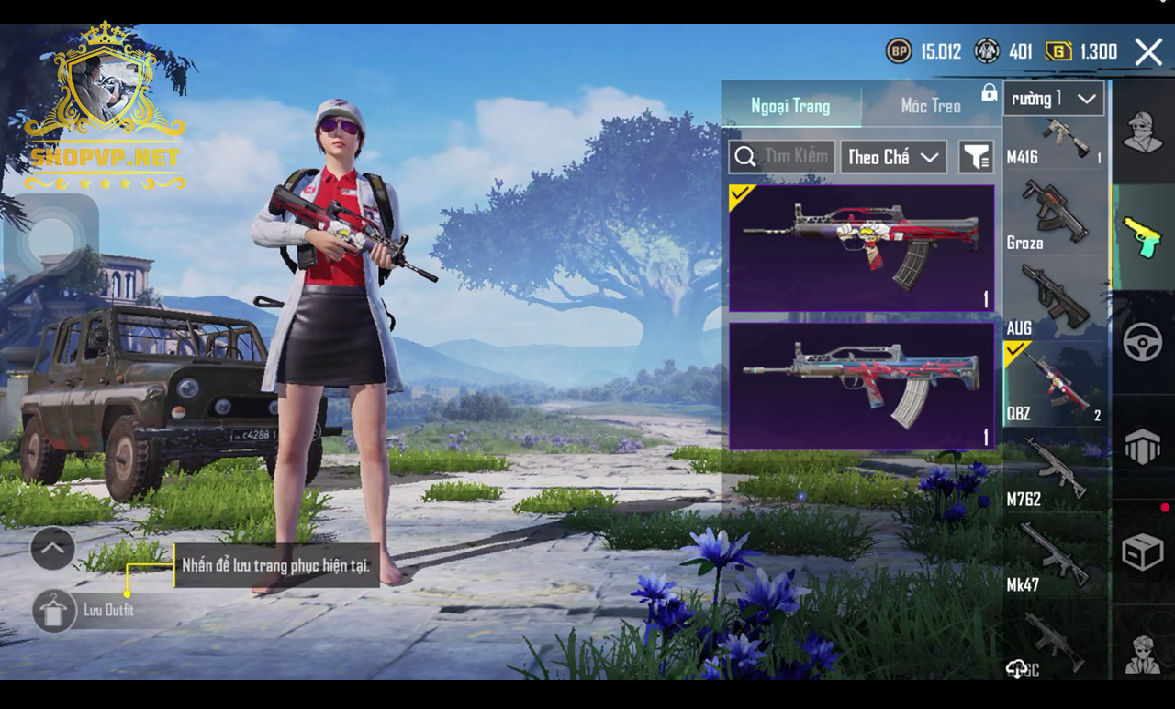Open the crate box category icon
Image resolution: width=1175 pixels, height=709 pixels.
tap(1143, 551)
